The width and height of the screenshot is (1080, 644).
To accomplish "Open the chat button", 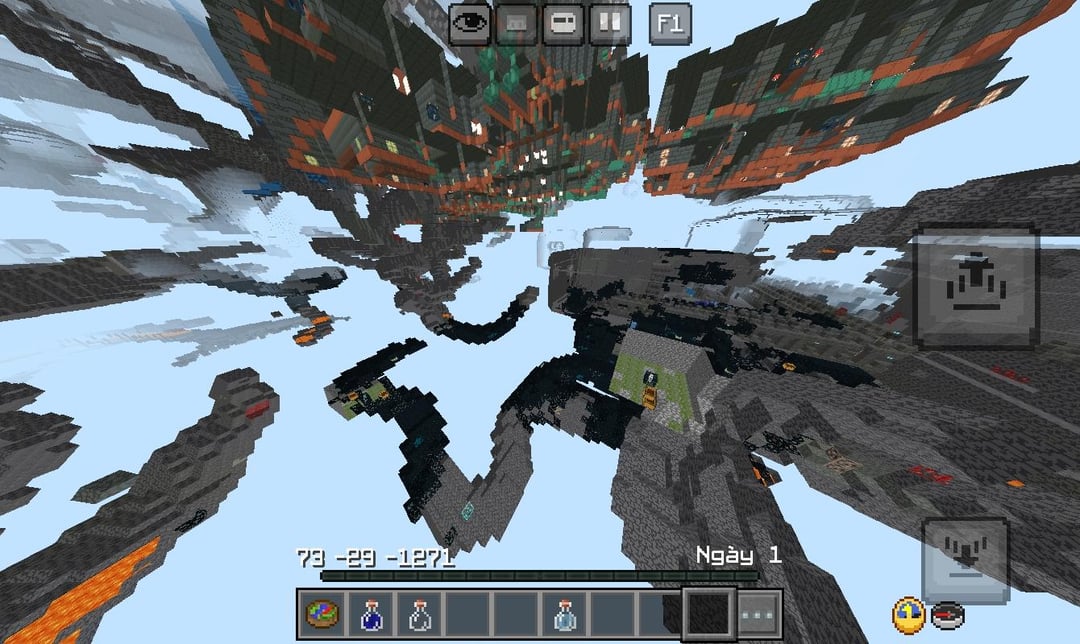I will (x=563, y=23).
